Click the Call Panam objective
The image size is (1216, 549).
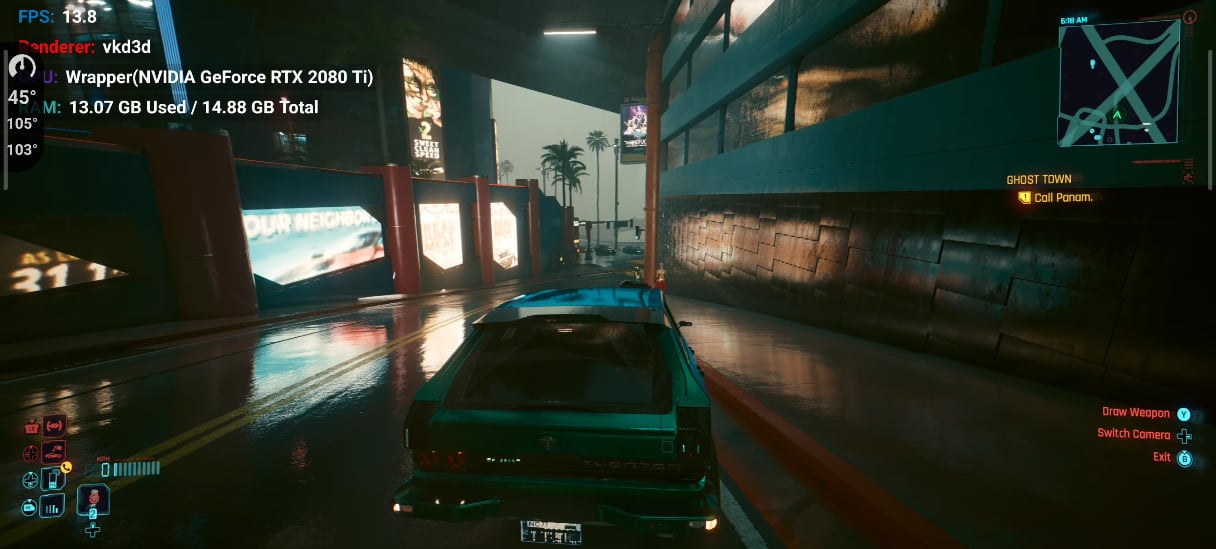click(x=1062, y=198)
